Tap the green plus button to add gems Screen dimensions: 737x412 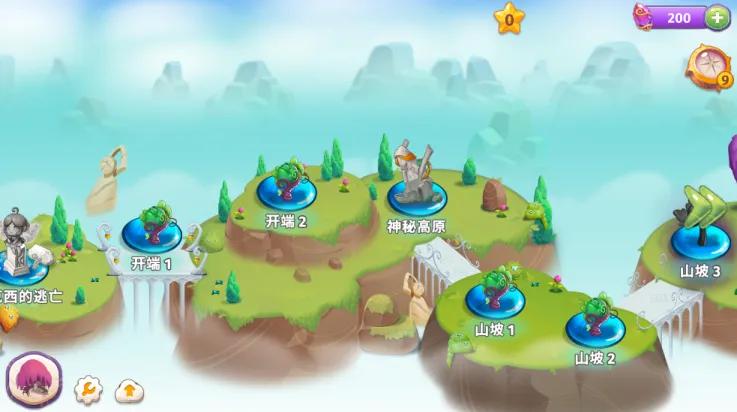point(717,17)
